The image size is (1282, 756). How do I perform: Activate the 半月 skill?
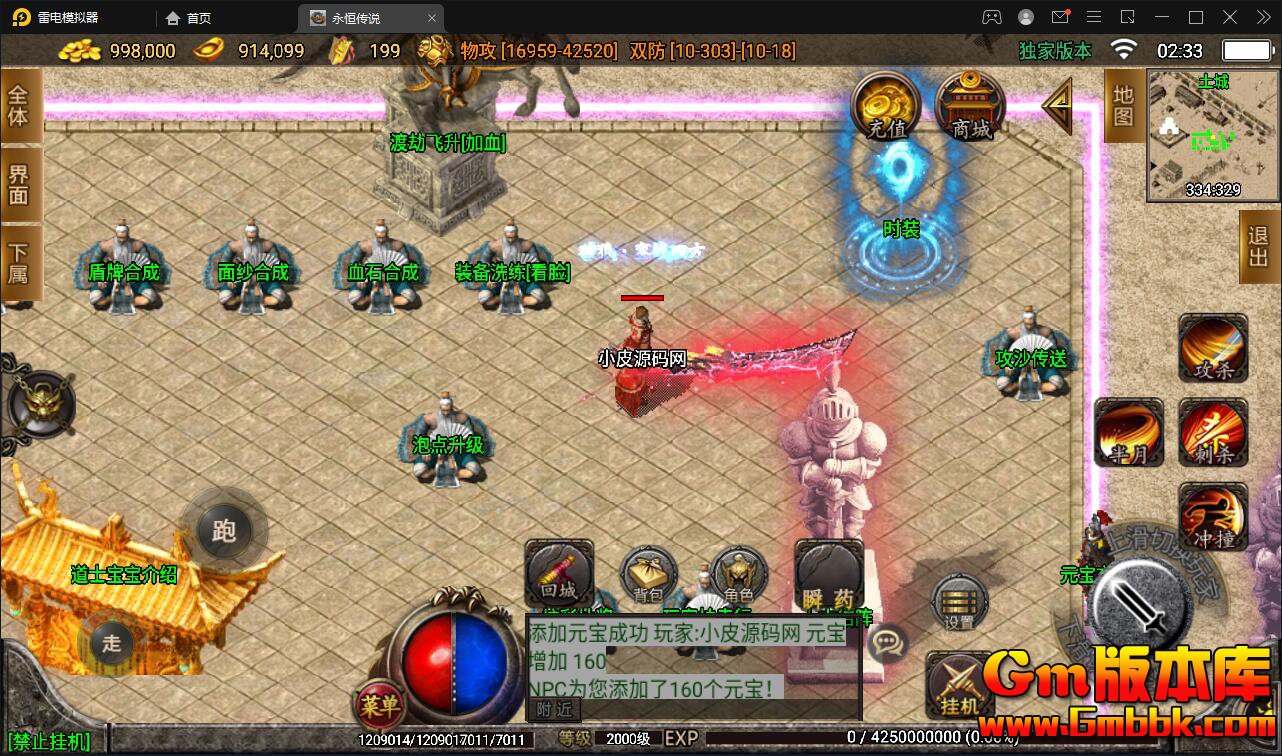click(x=1129, y=433)
